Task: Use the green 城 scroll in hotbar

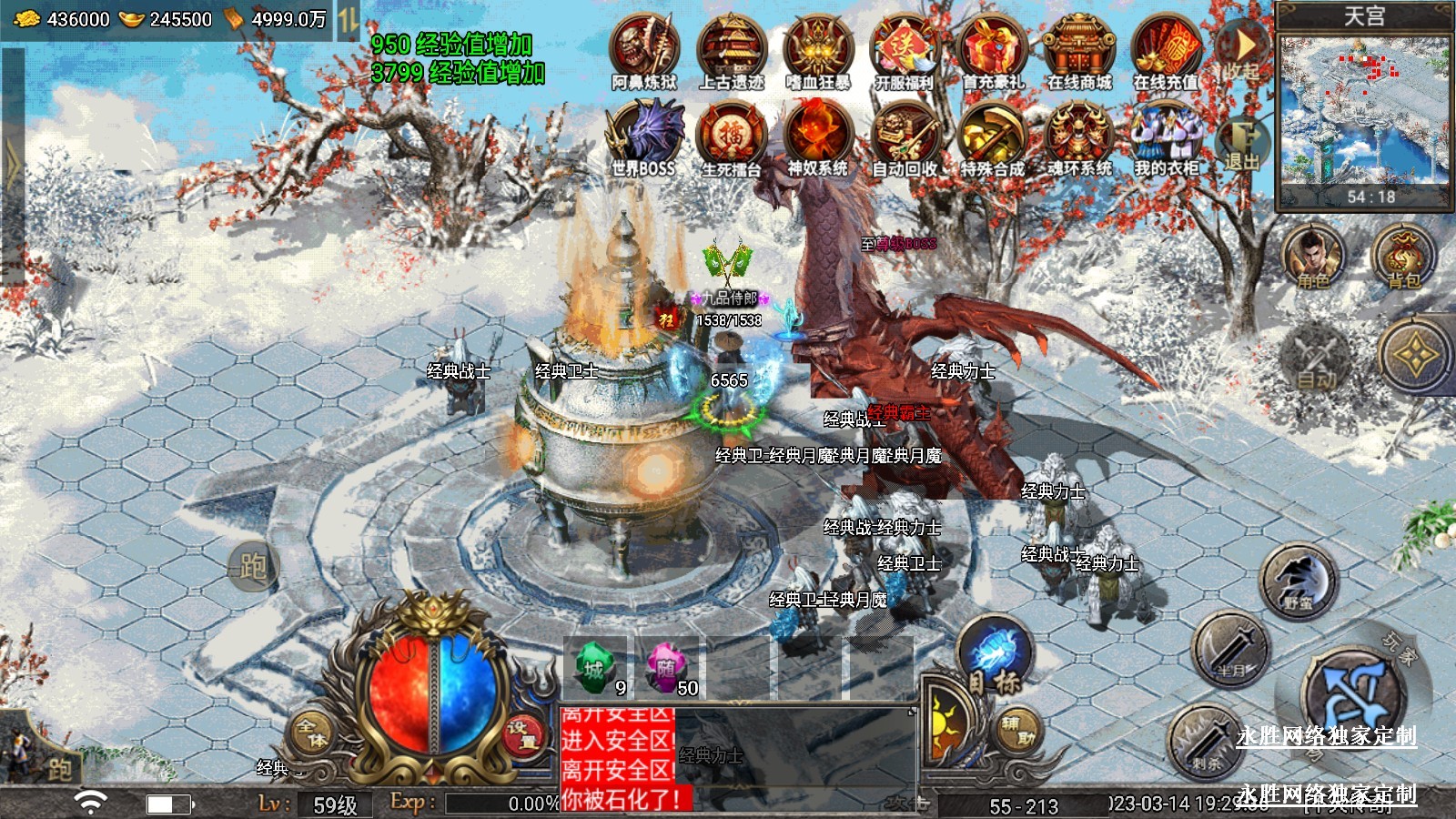Action: (x=595, y=669)
